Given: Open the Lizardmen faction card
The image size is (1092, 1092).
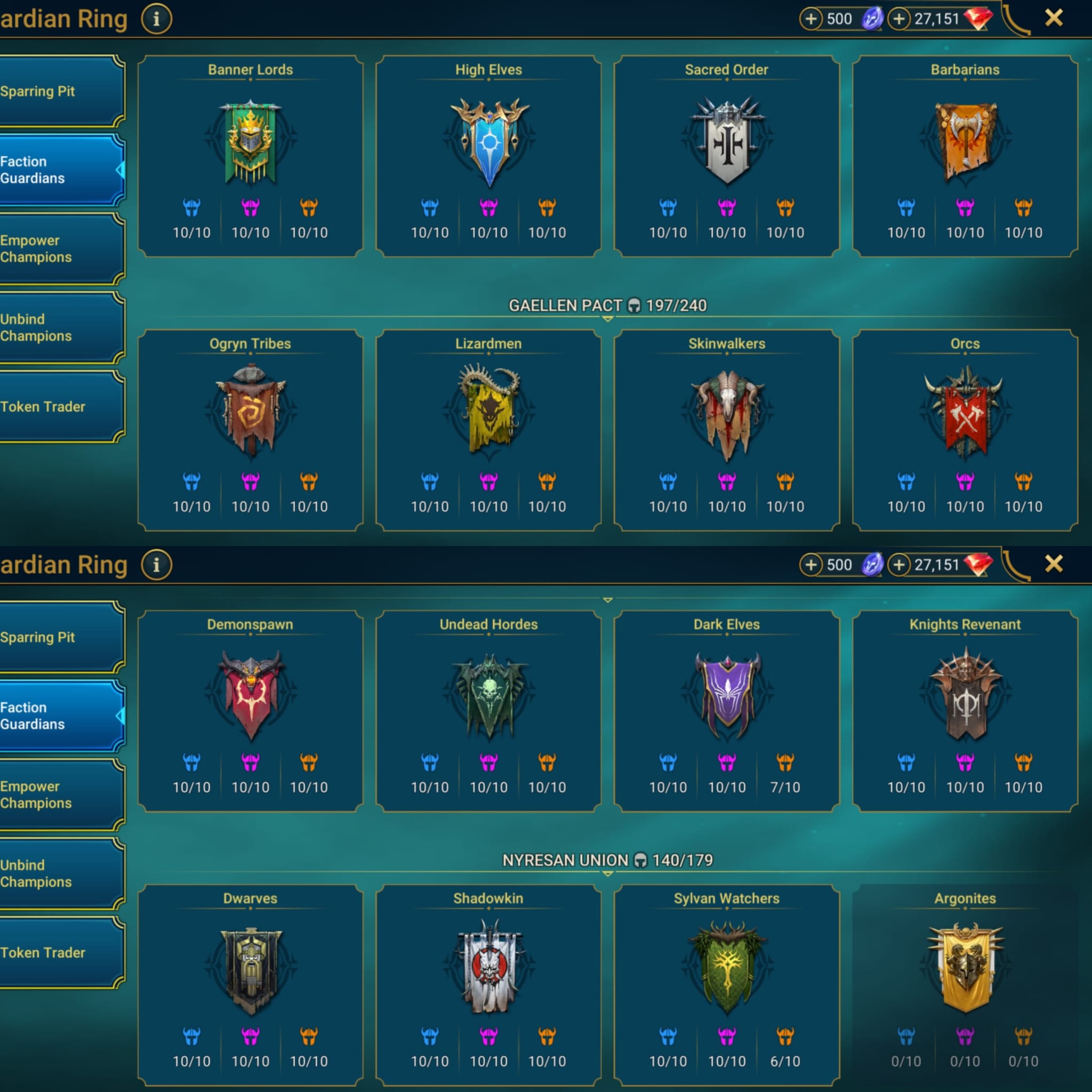Looking at the screenshot, I should pyautogui.click(x=488, y=430).
